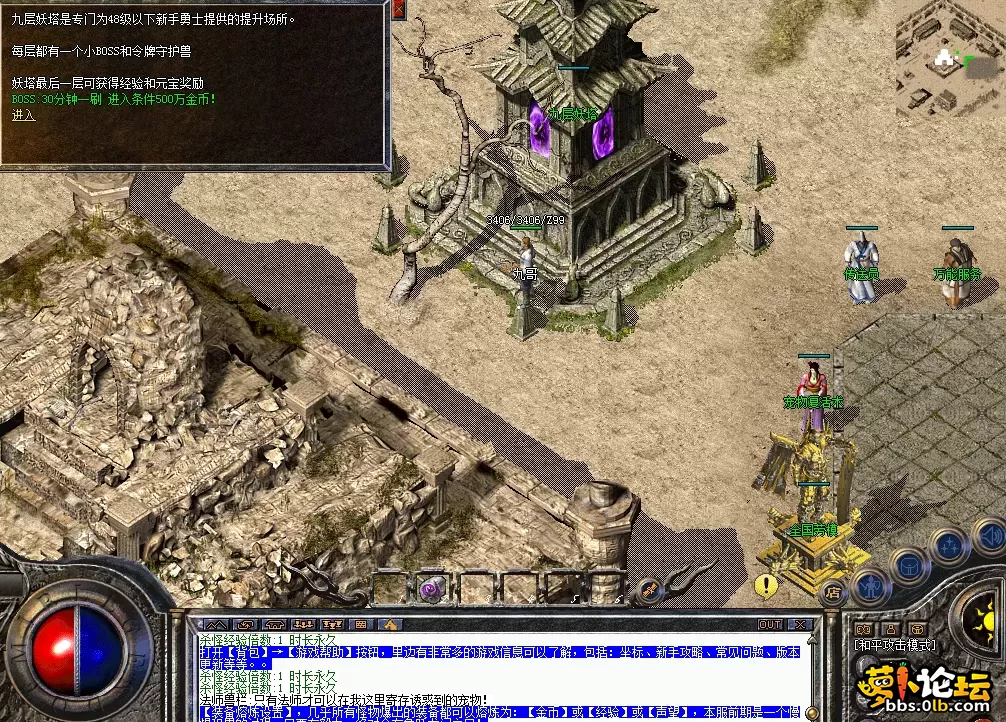Click the first chat channel tab button
Image resolution: width=1006 pixels, height=722 pixels.
point(216,625)
